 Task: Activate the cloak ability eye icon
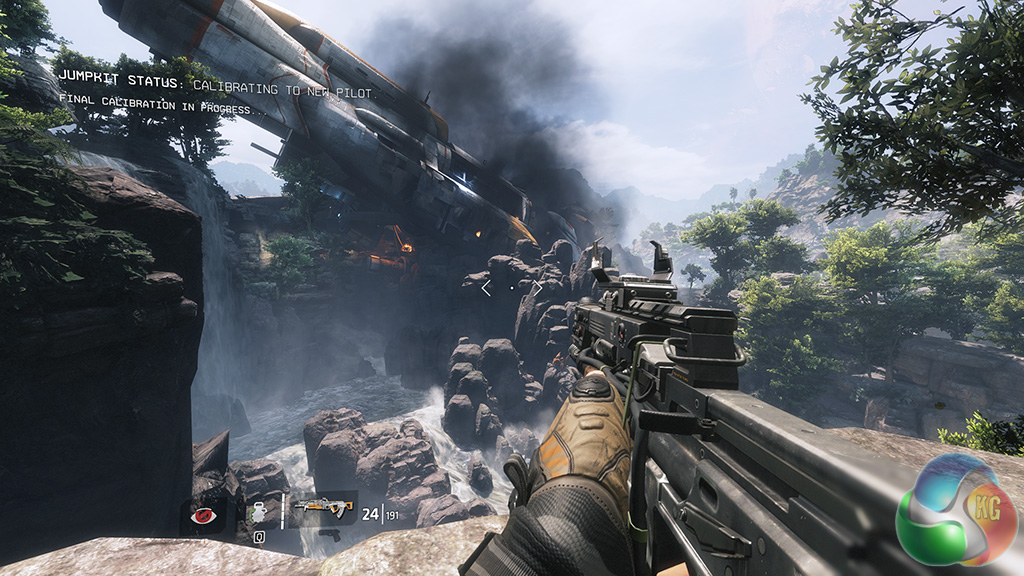[x=205, y=516]
